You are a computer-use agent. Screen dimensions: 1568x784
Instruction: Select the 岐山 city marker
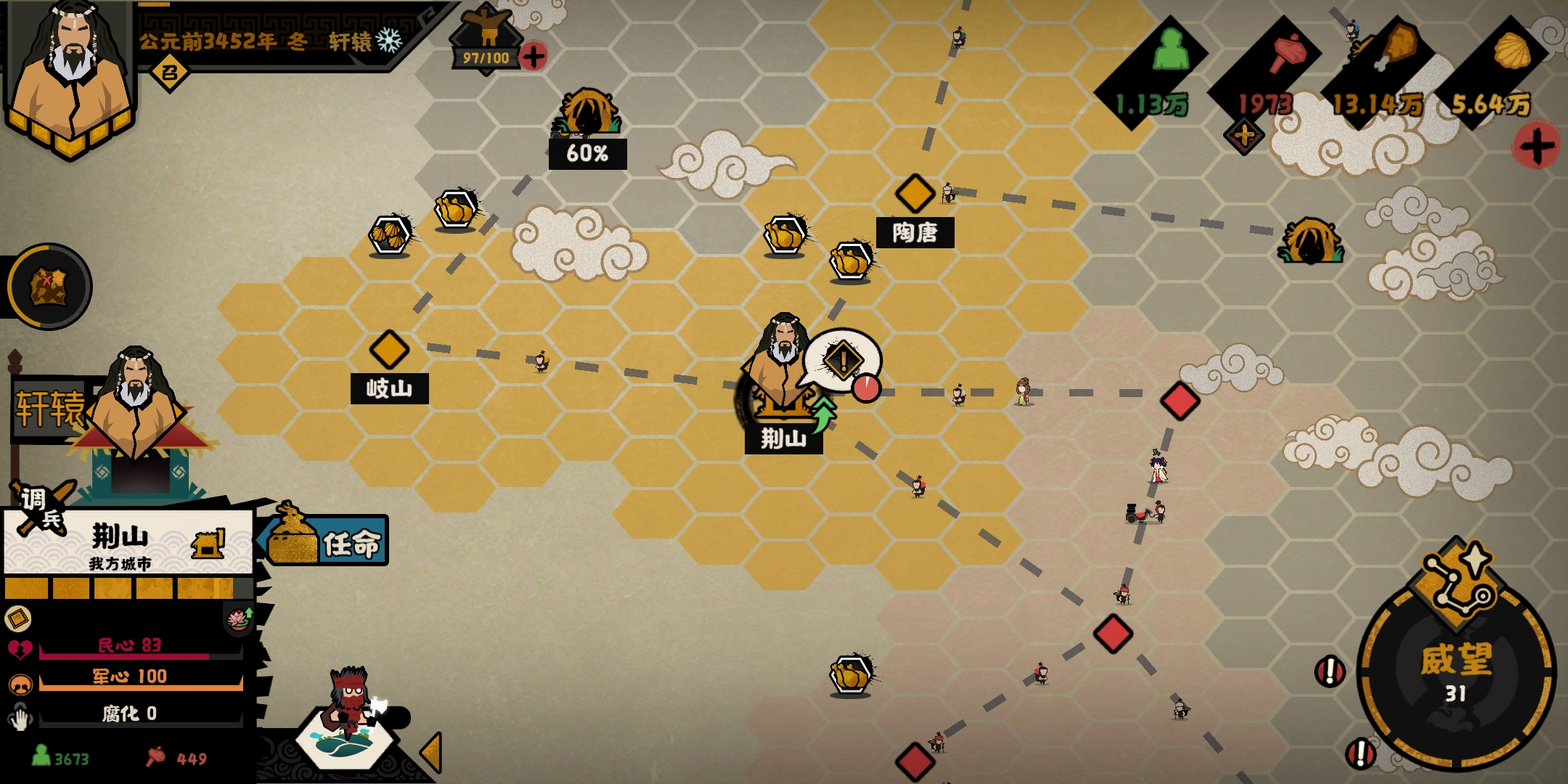pyautogui.click(x=389, y=350)
